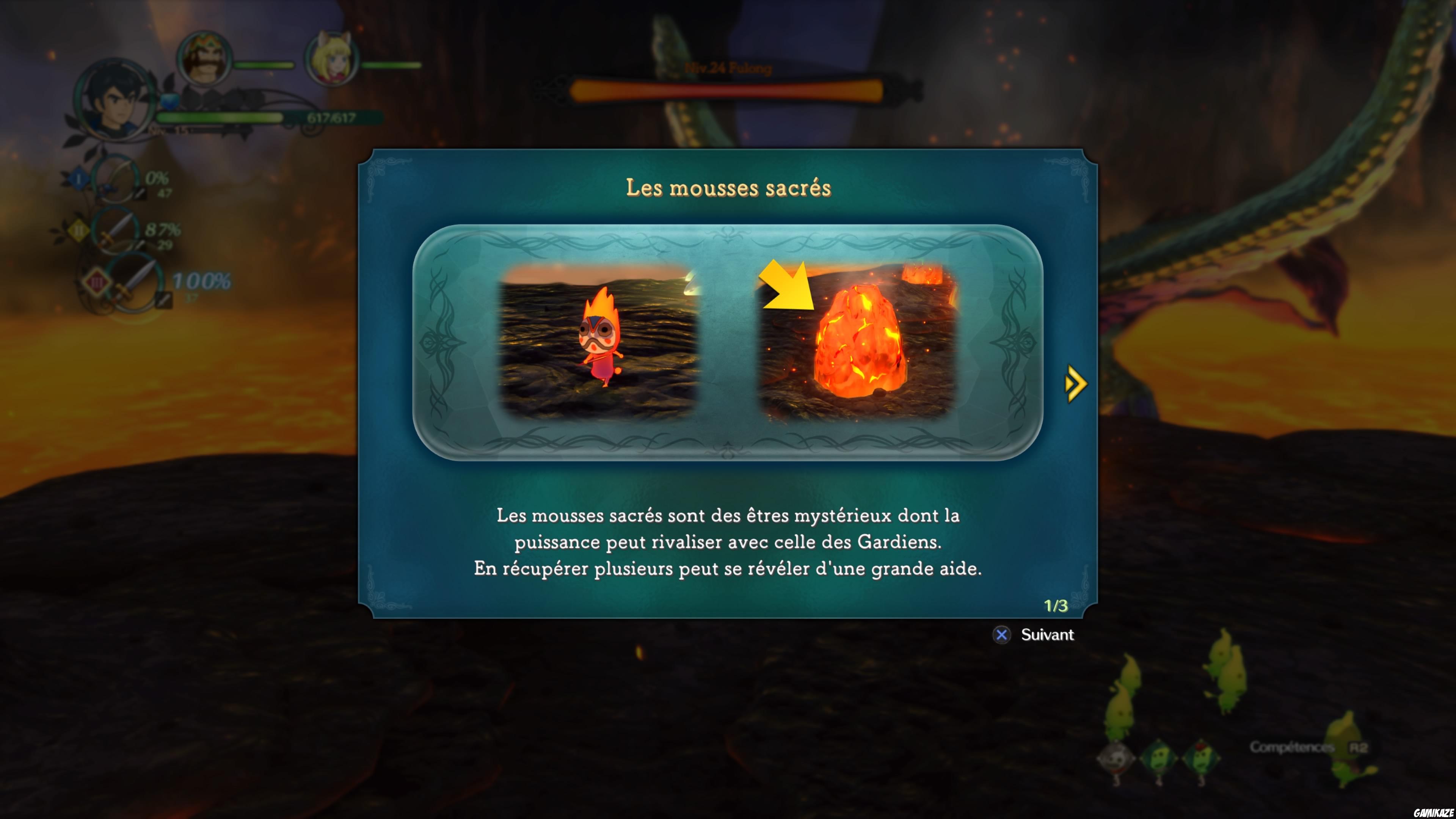This screenshot has height=819, width=1456.
Task: Toggle the blue diamond I weapon indicator
Action: 78,179
